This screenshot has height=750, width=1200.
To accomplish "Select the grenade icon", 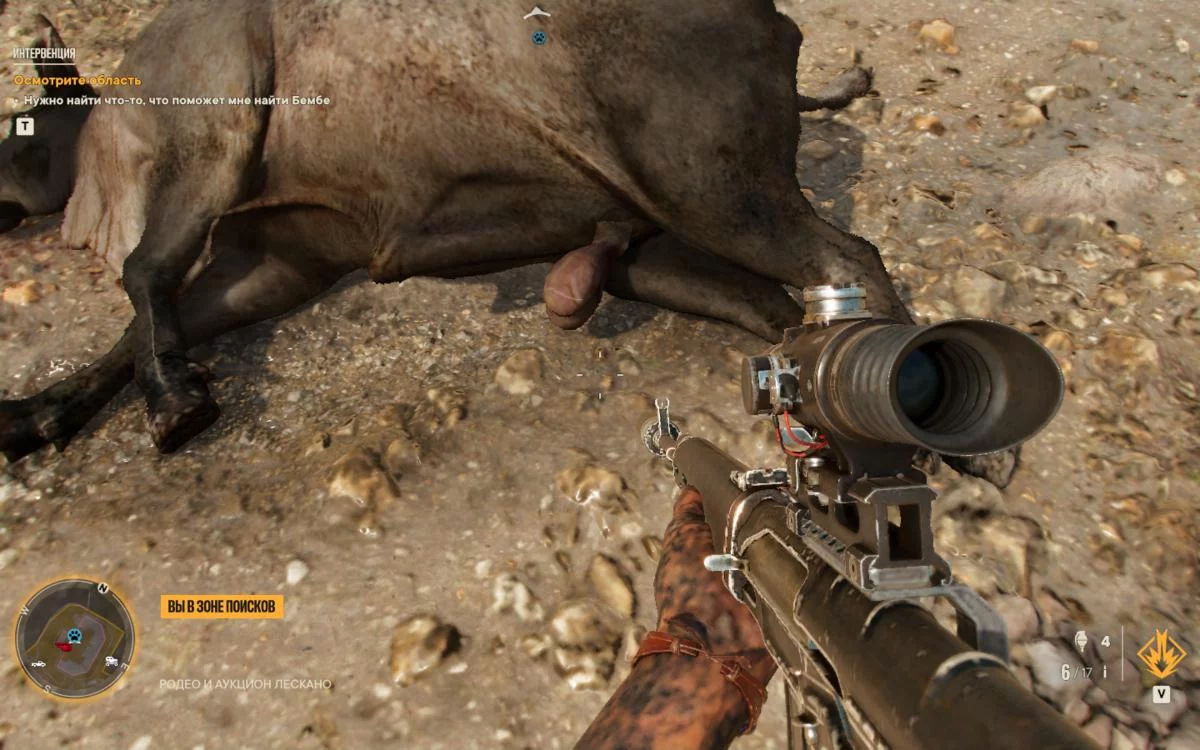I will coord(1081,642).
